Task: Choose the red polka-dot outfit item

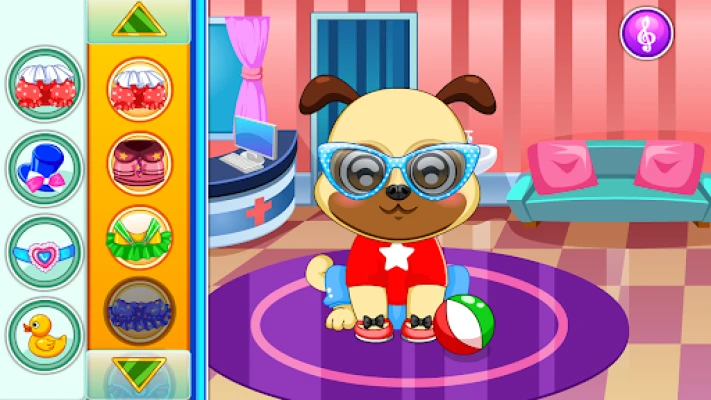Action: 139,88
